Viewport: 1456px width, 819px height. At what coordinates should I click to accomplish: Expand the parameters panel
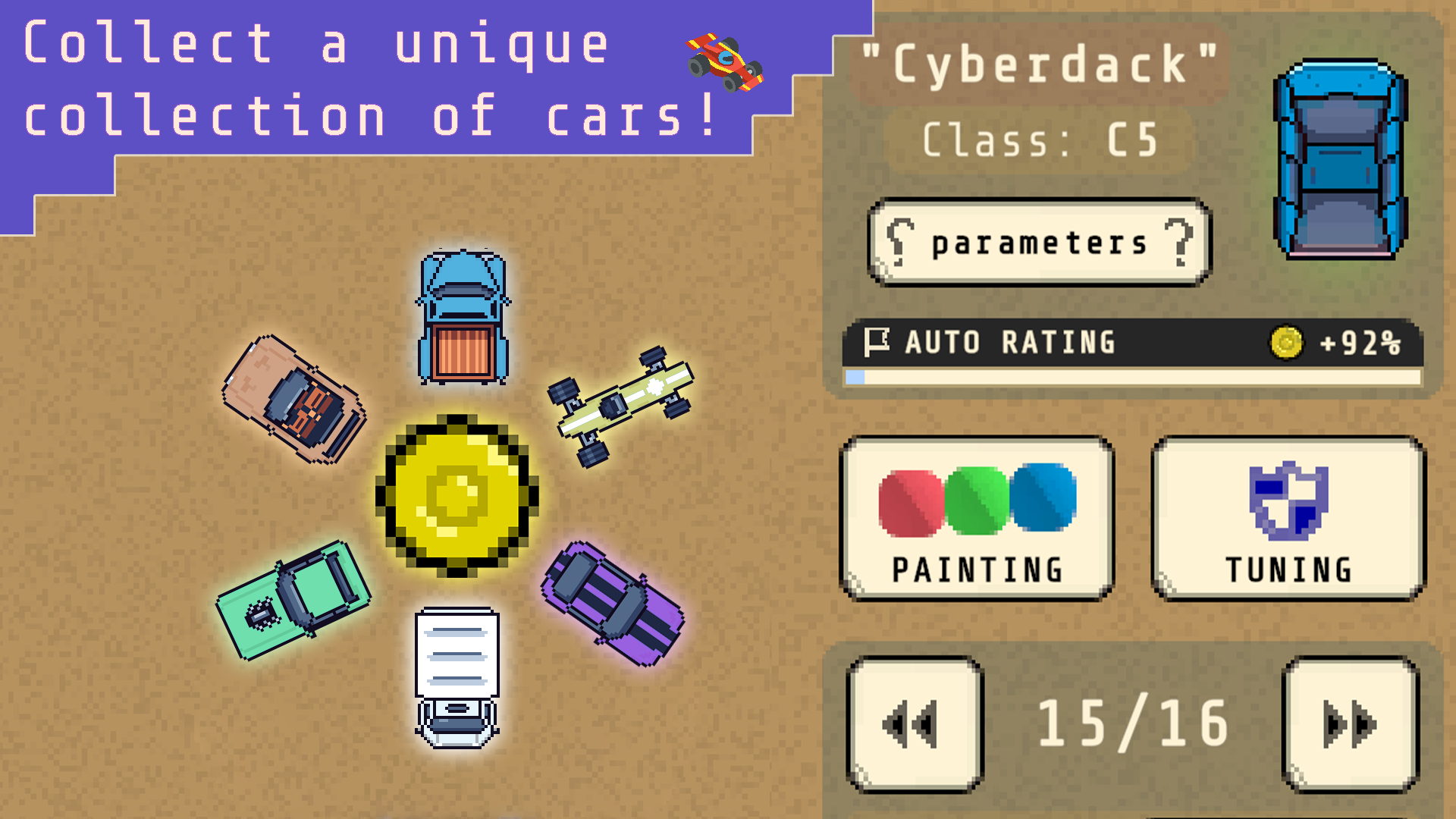click(1039, 243)
